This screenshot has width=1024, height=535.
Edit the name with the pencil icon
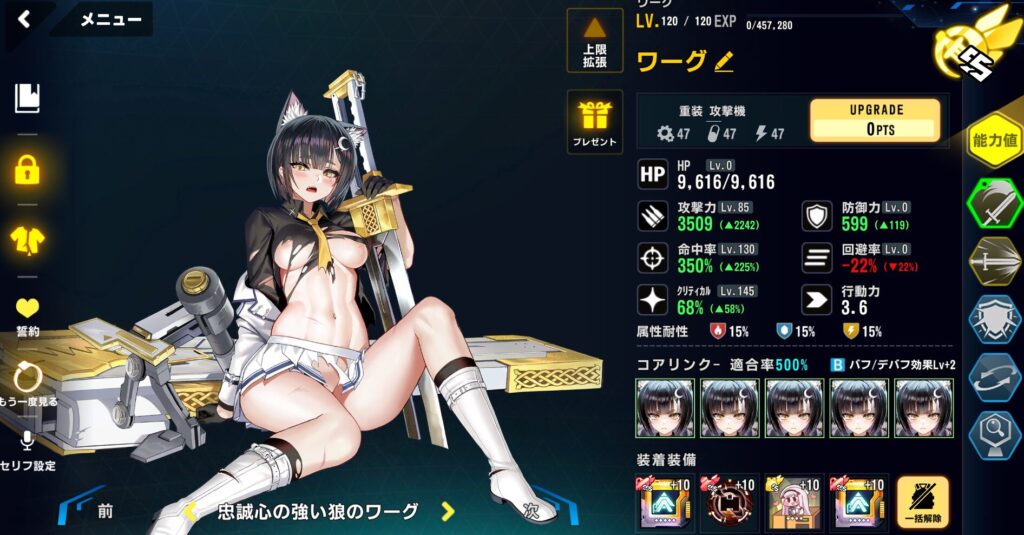[x=724, y=62]
